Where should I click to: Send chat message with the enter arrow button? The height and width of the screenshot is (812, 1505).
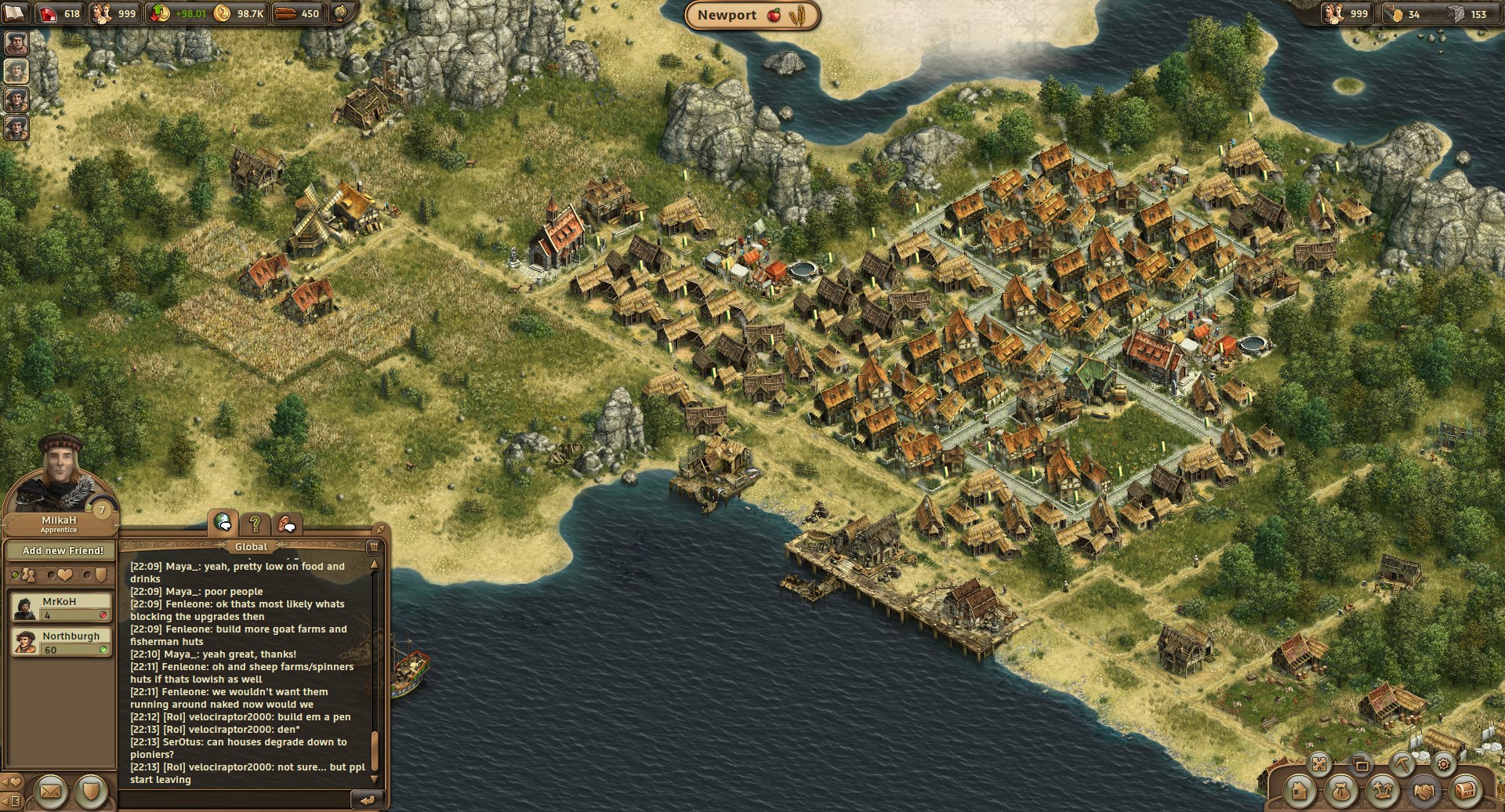pyautogui.click(x=366, y=799)
